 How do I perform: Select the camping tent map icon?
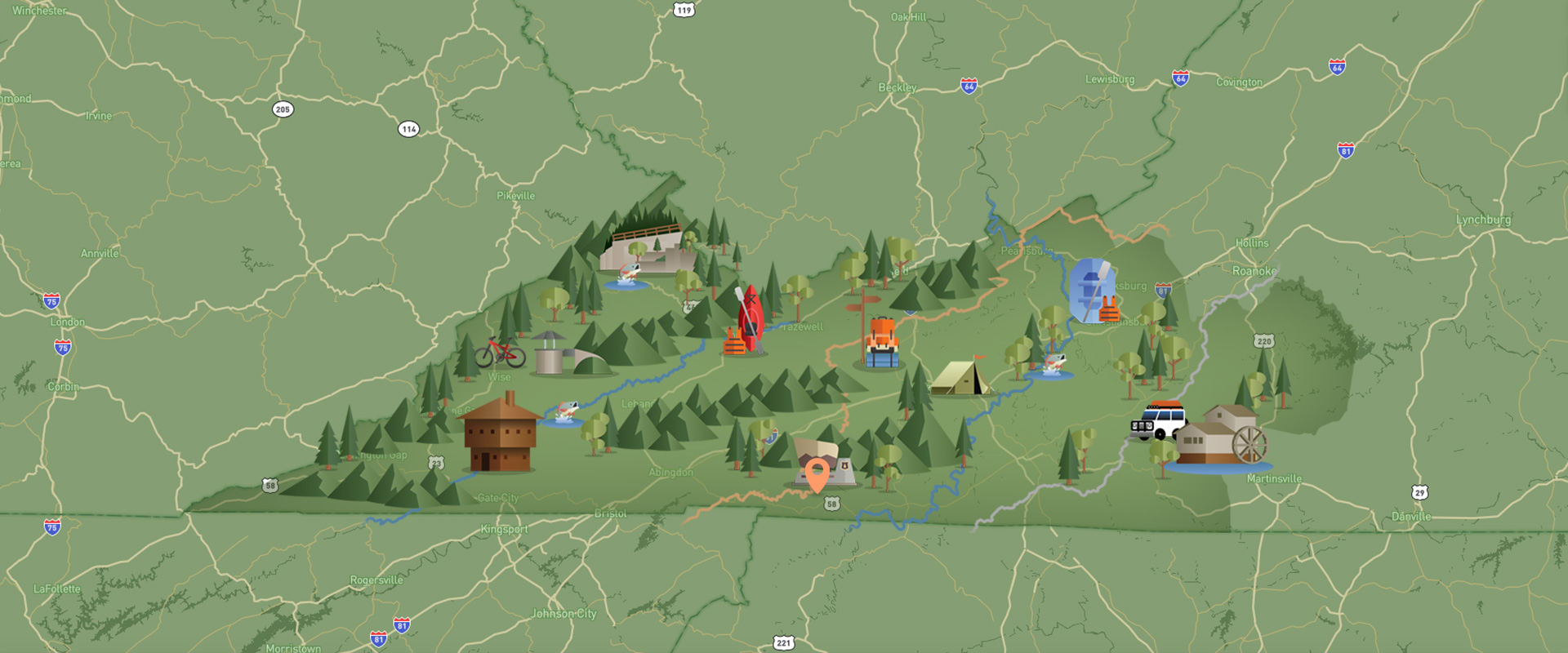tap(960, 379)
